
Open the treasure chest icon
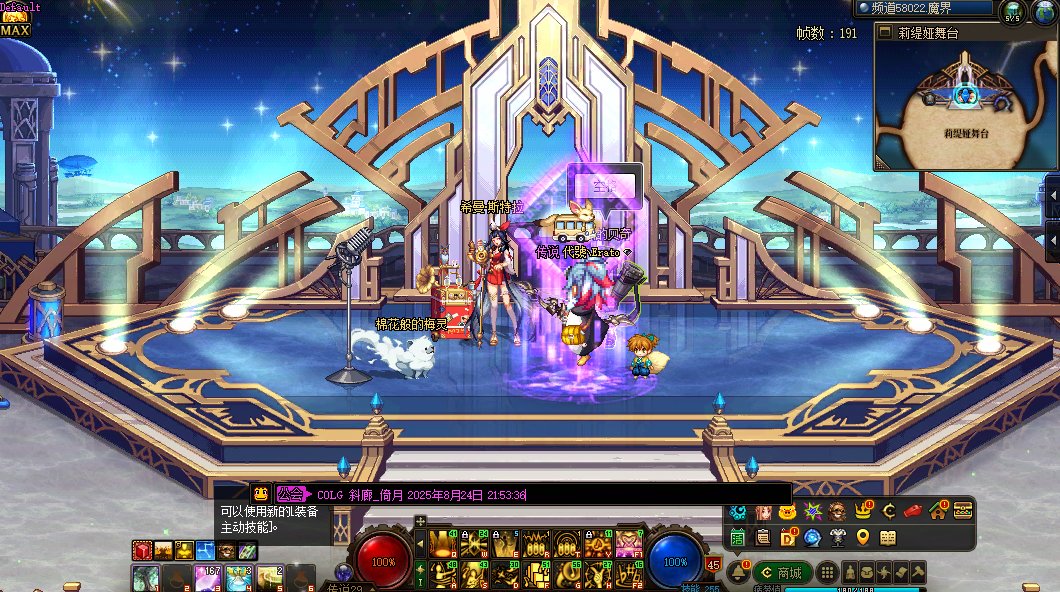(x=963, y=511)
